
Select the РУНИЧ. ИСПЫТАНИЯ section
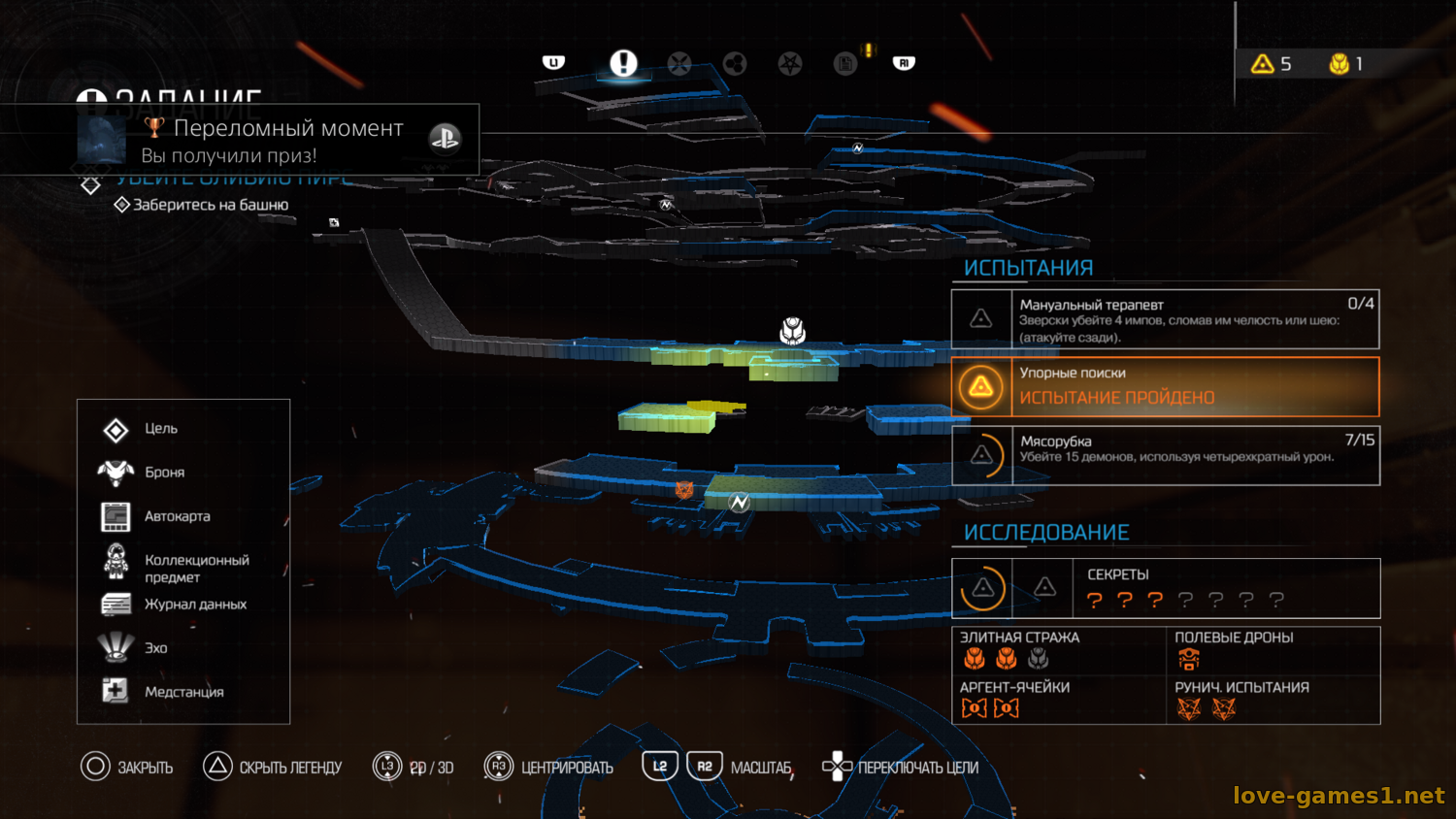[1273, 700]
